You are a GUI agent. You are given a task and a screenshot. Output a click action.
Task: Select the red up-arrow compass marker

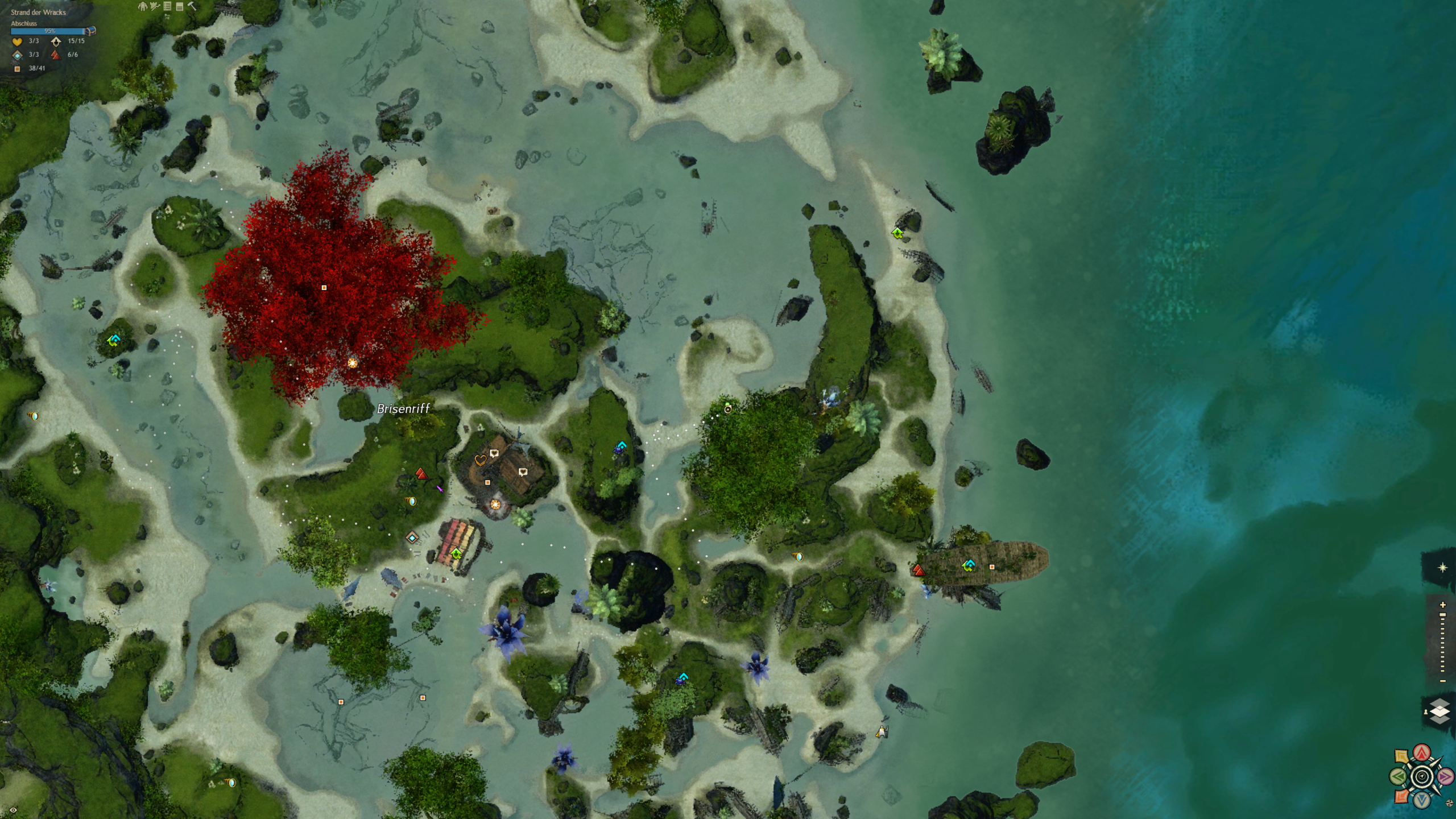click(1422, 754)
